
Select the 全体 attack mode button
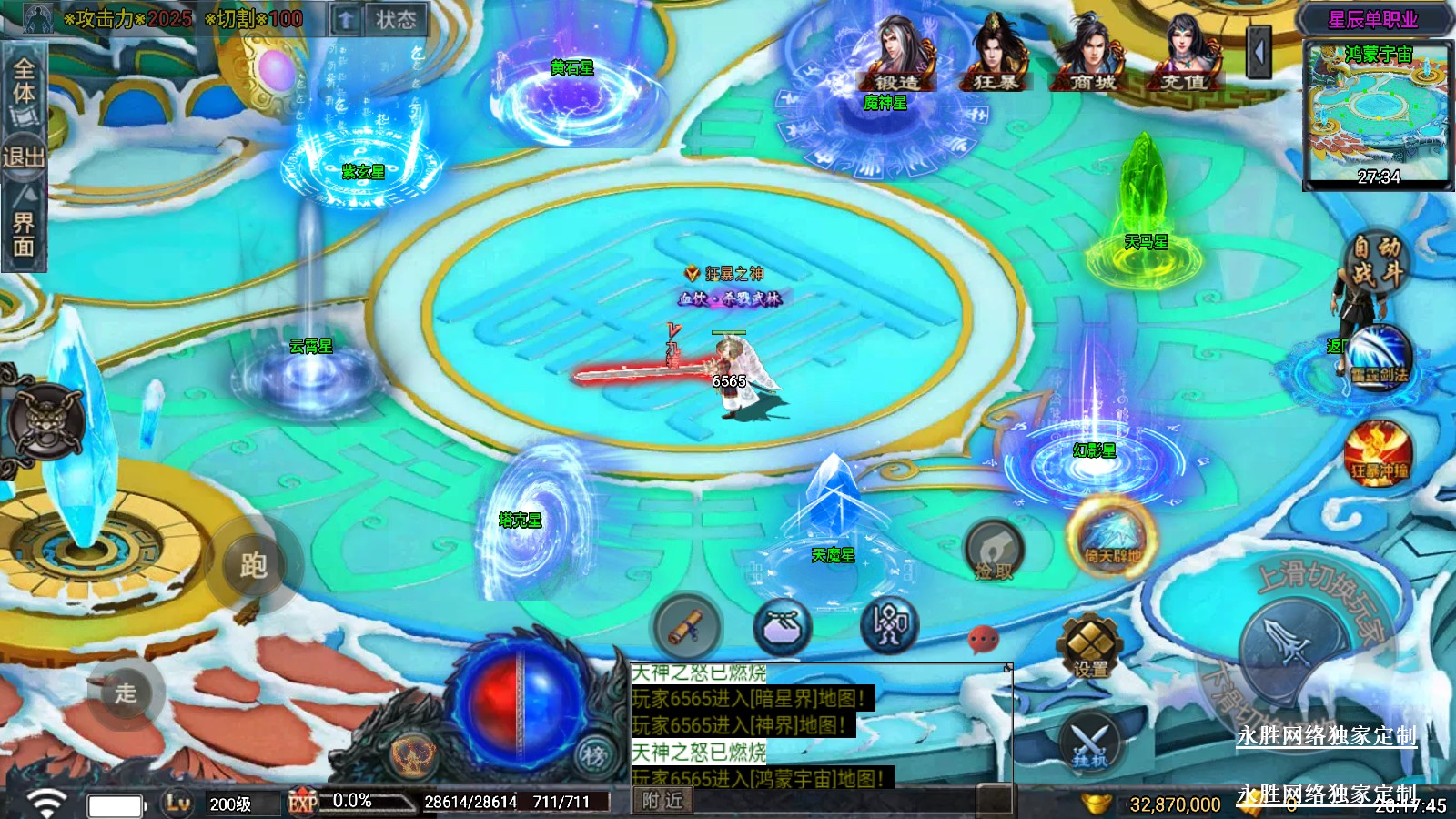click(24, 83)
